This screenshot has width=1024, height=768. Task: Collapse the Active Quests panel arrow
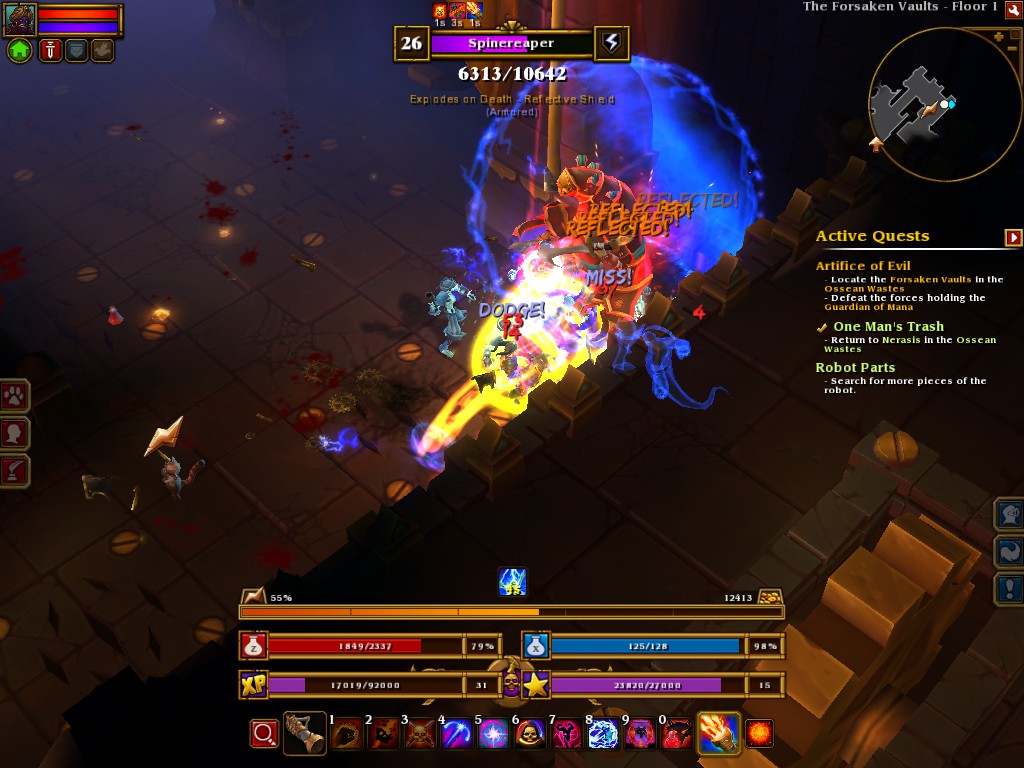click(x=1014, y=237)
